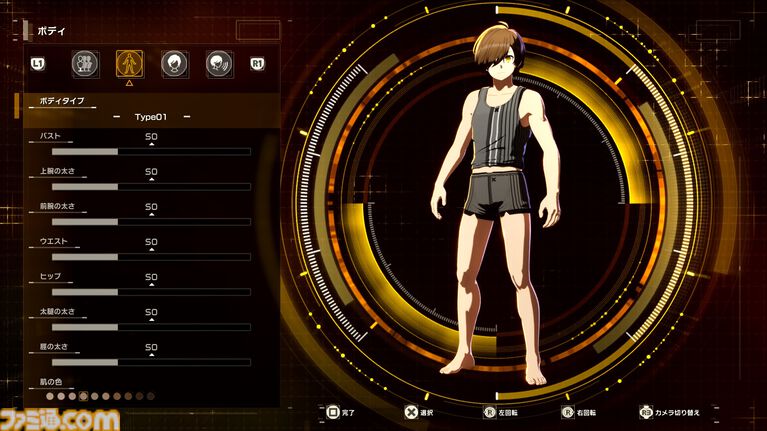Switch to the hair and face tab

pyautogui.click(x=173, y=64)
